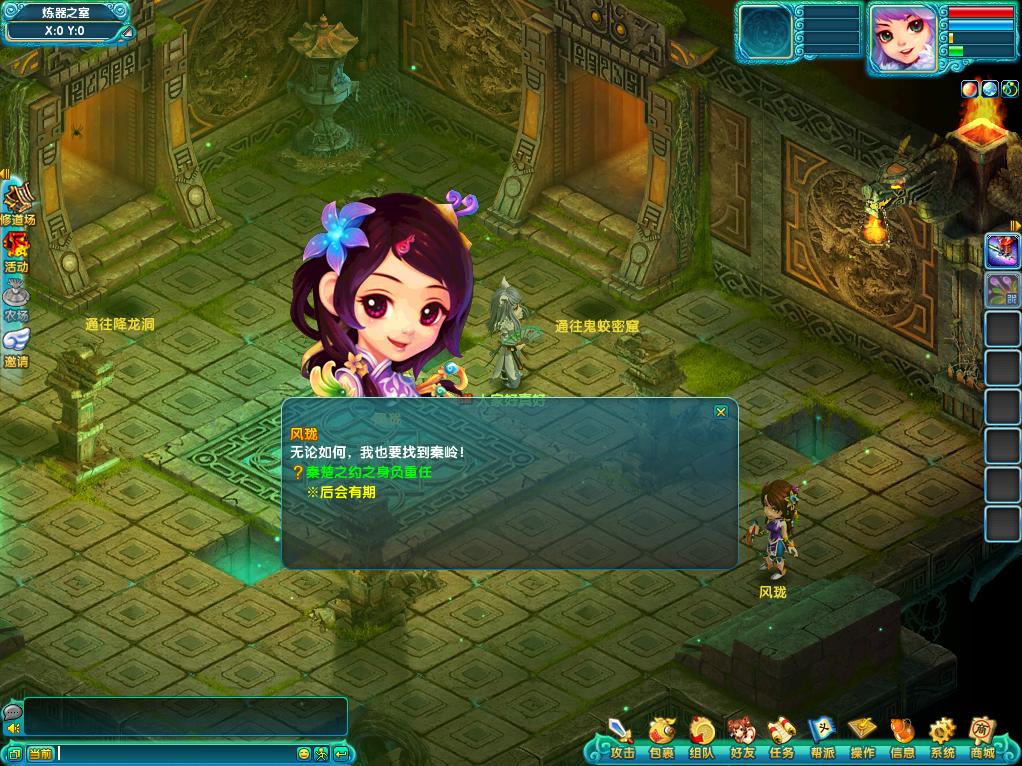Open the 修道场 training ground

(x=16, y=203)
